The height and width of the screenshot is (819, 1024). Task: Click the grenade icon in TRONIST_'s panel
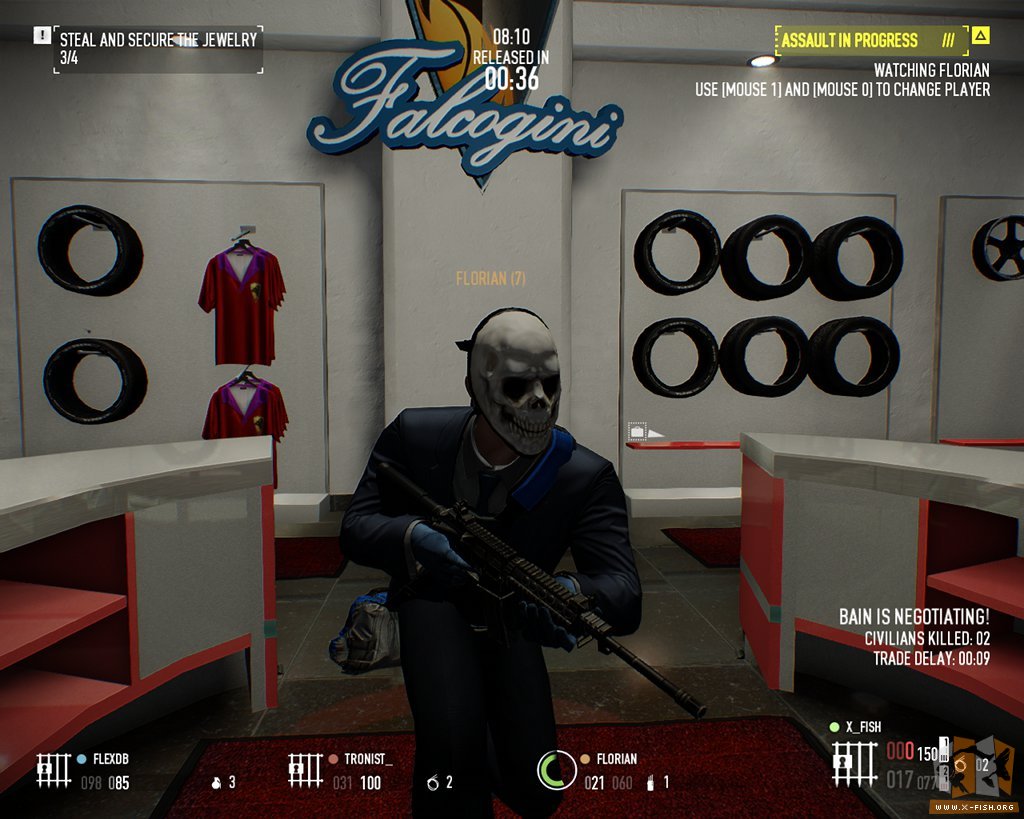pyautogui.click(x=433, y=782)
